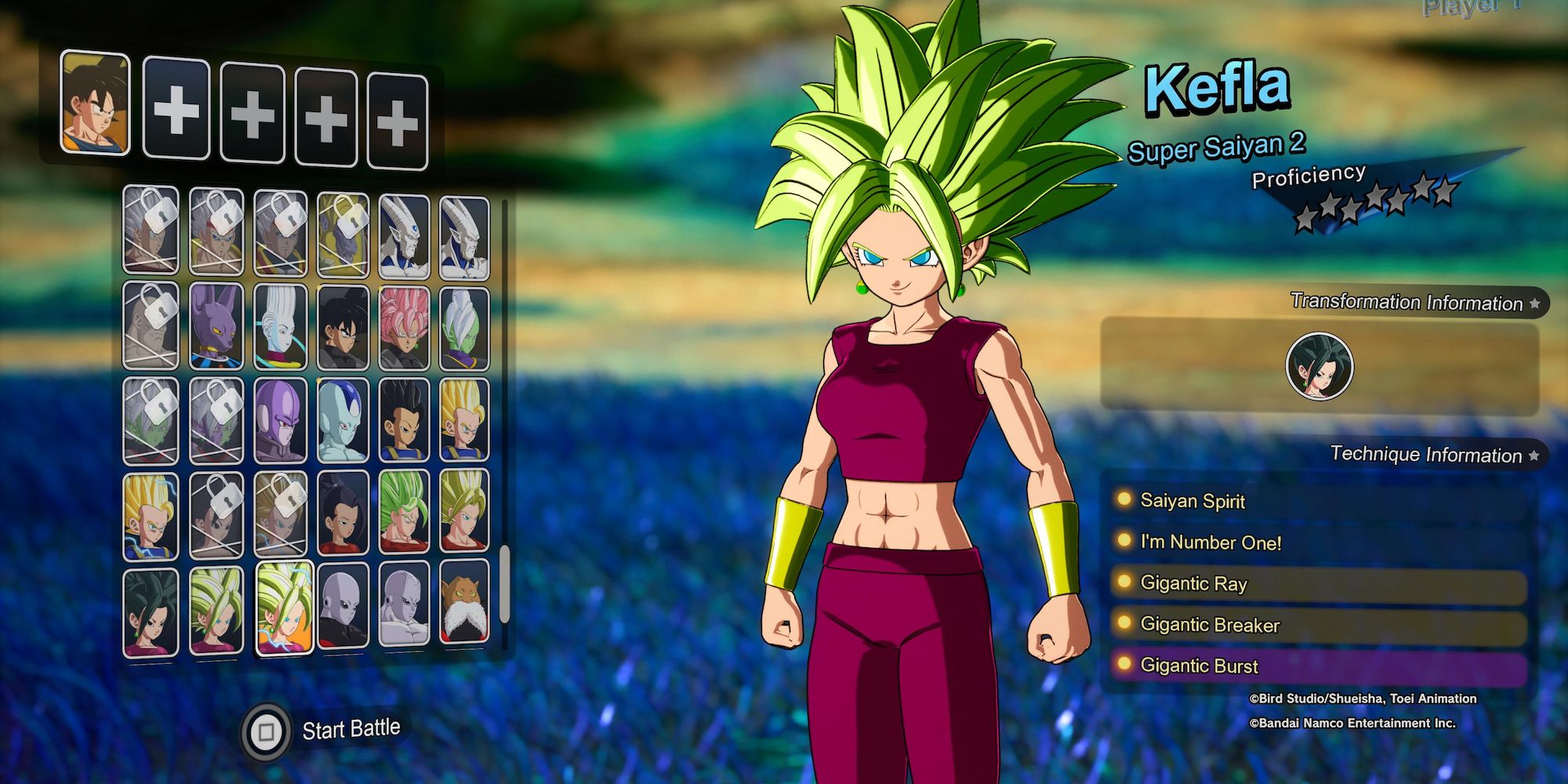Pick Whis from the character grid
1568x784 pixels.
coord(280,328)
